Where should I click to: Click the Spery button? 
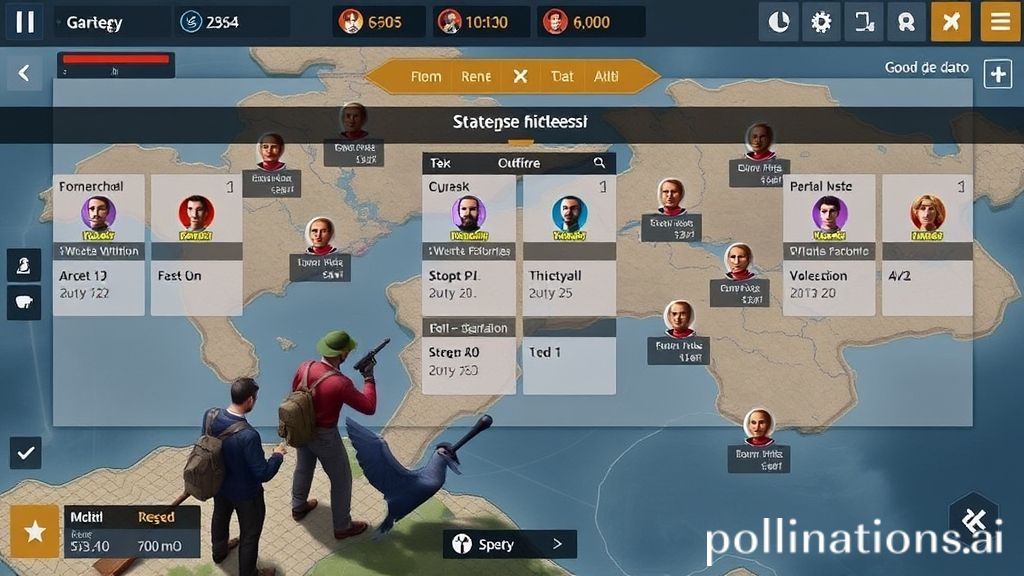[509, 544]
